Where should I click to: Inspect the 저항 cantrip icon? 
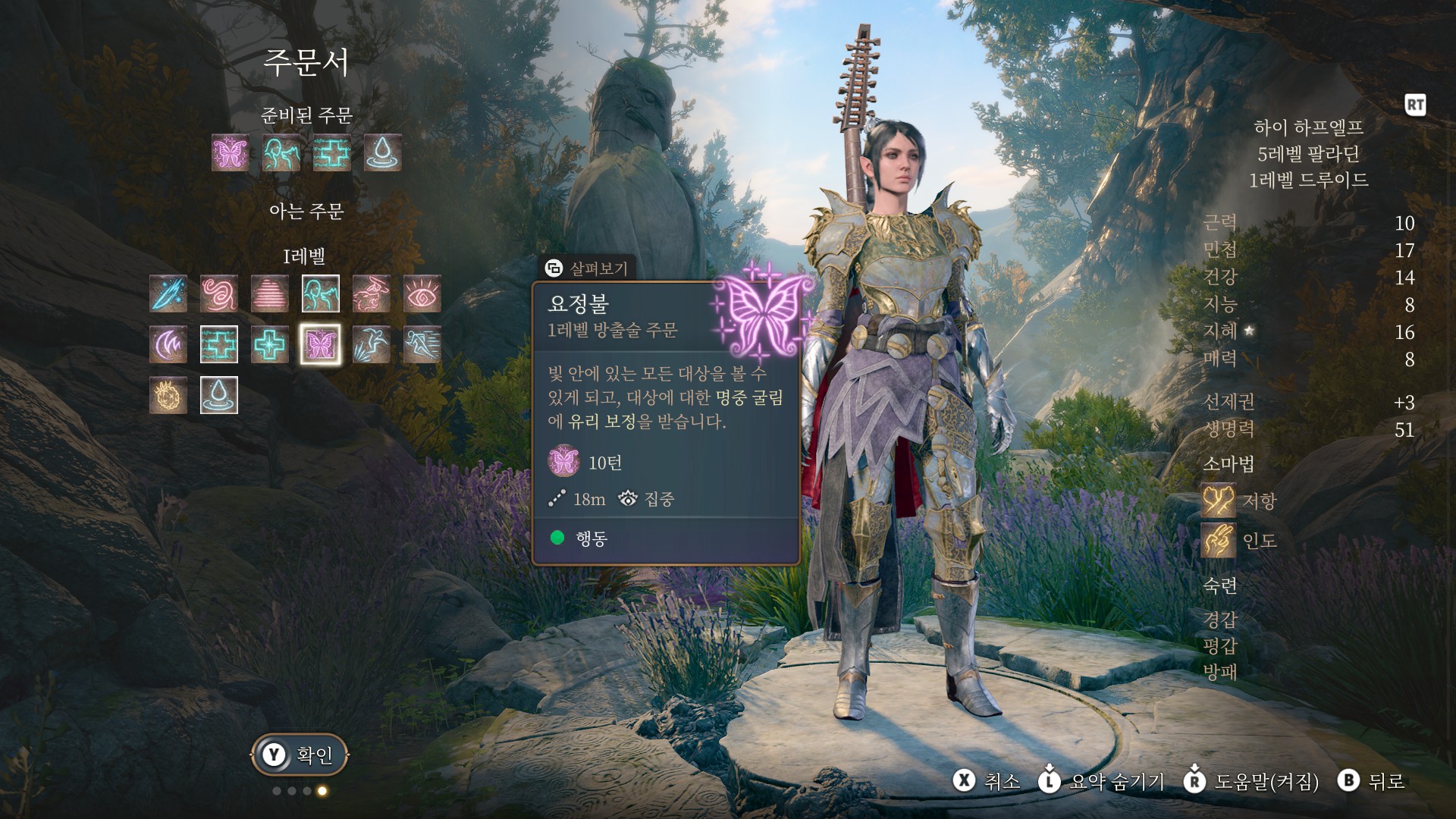tap(1219, 500)
